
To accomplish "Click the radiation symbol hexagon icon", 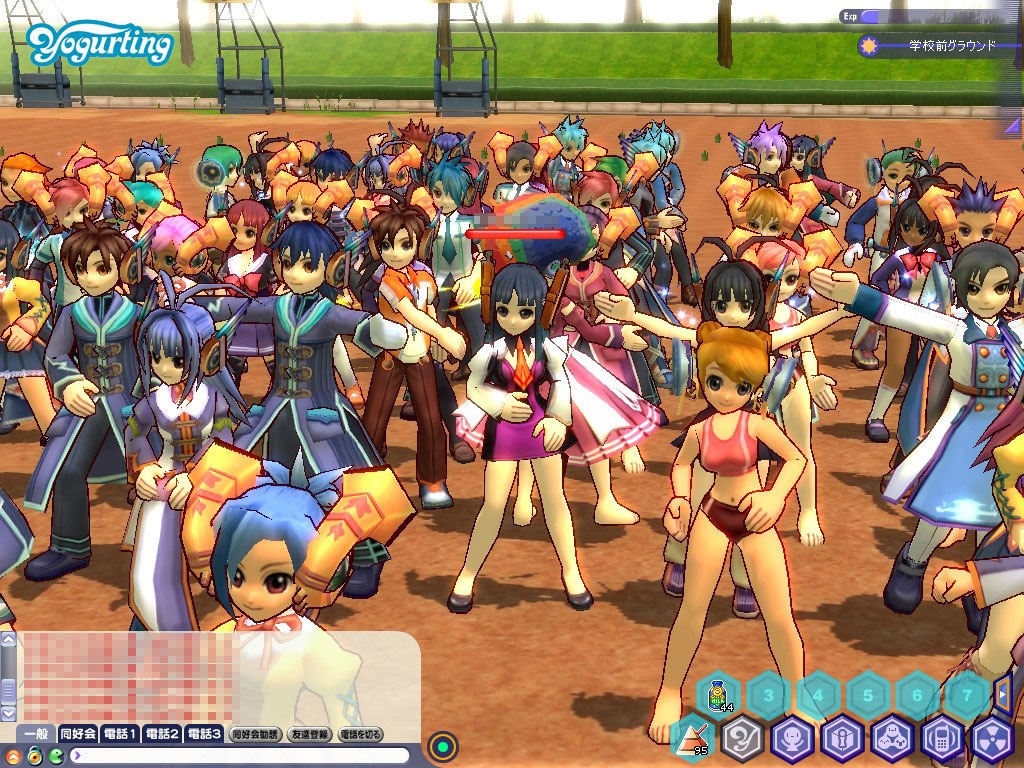I will [992, 739].
